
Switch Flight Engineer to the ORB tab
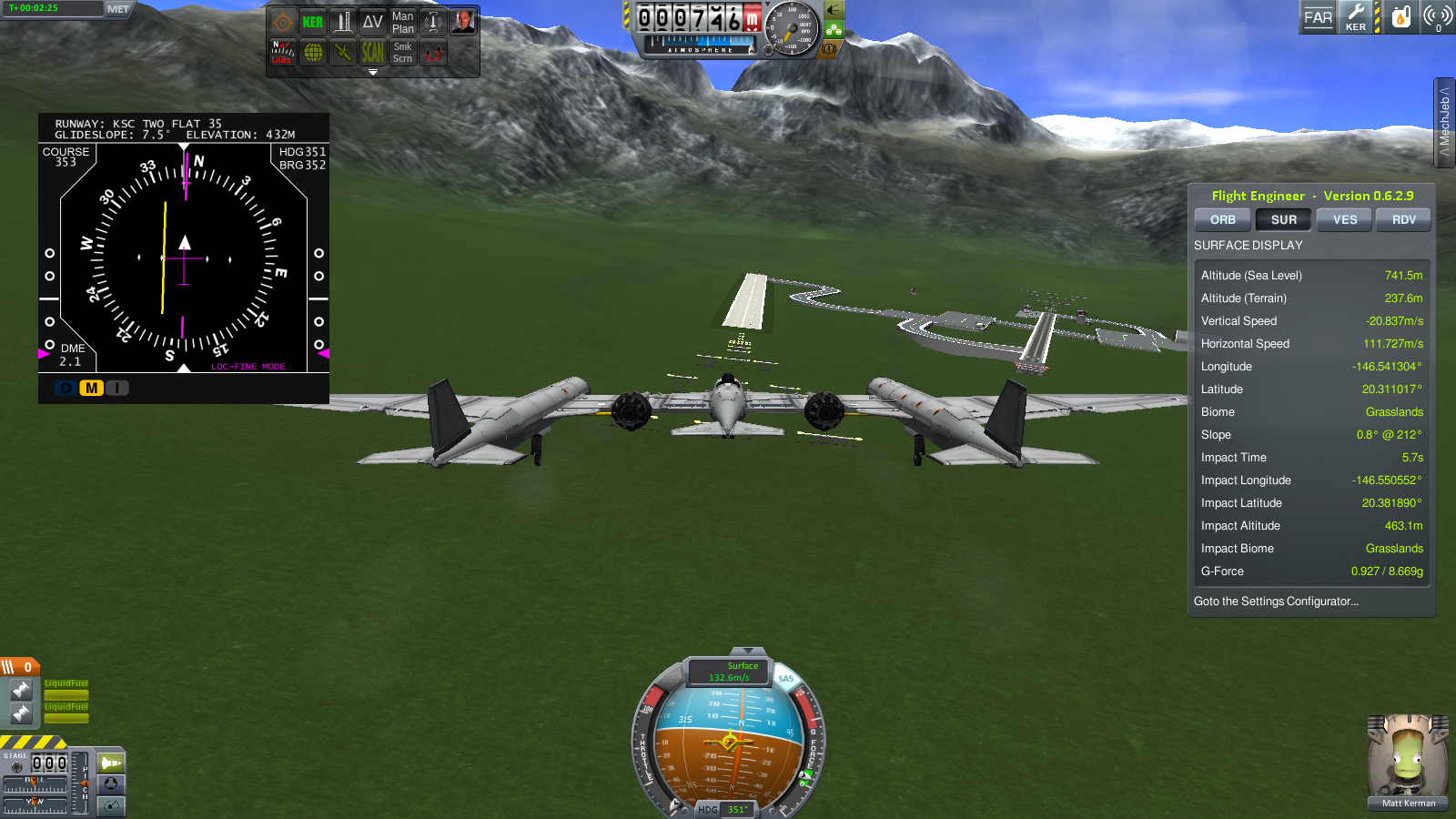pyautogui.click(x=1222, y=220)
